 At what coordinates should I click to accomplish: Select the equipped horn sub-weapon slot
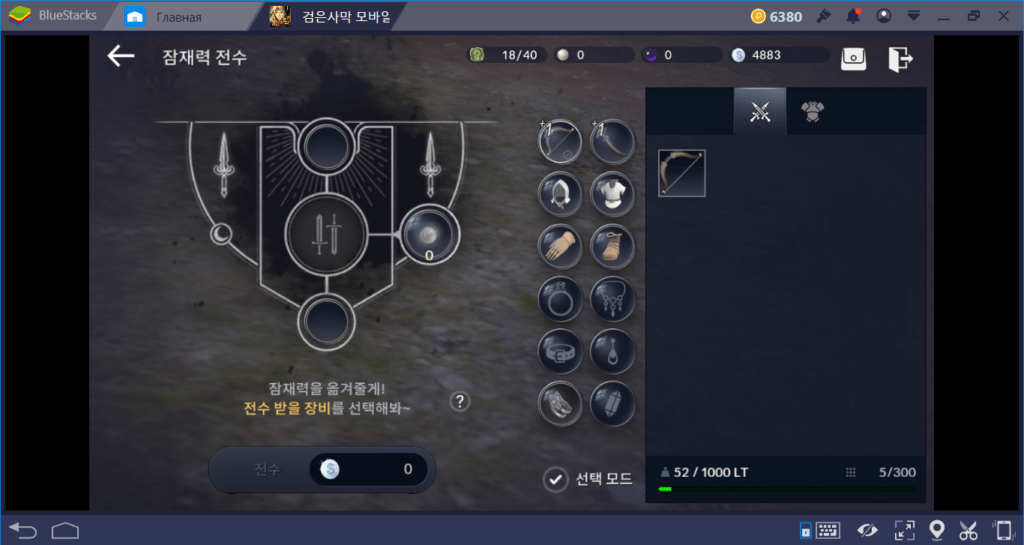coord(612,142)
